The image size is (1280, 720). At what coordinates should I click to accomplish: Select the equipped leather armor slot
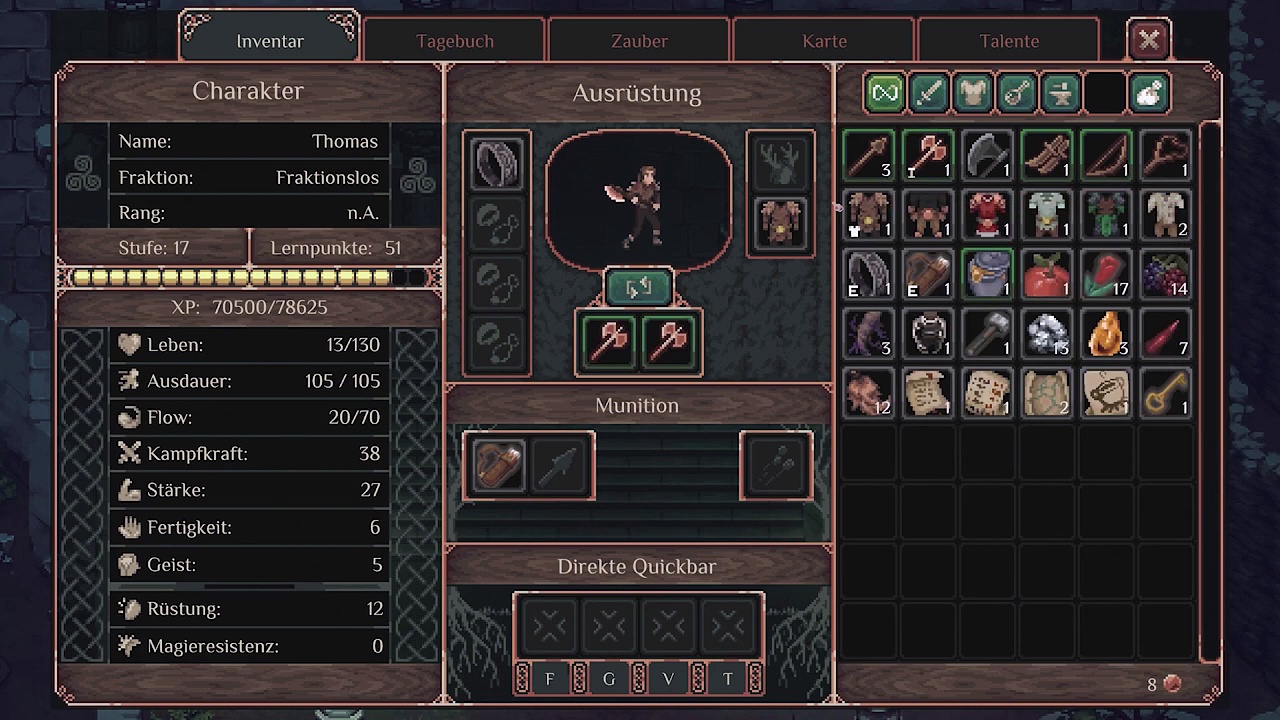coord(780,222)
